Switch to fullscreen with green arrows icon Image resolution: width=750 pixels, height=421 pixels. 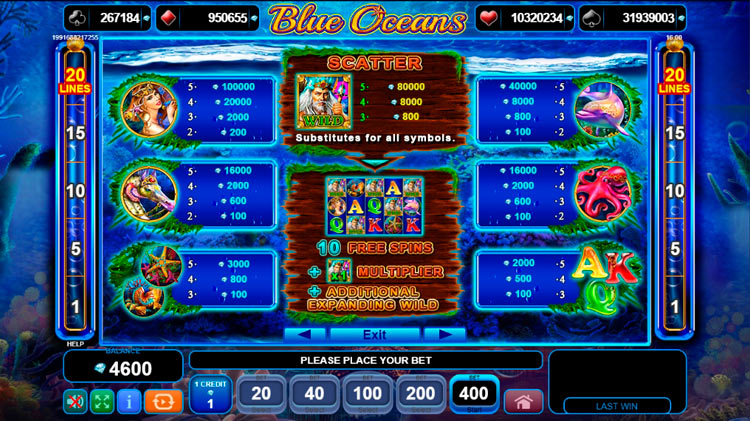[102, 402]
